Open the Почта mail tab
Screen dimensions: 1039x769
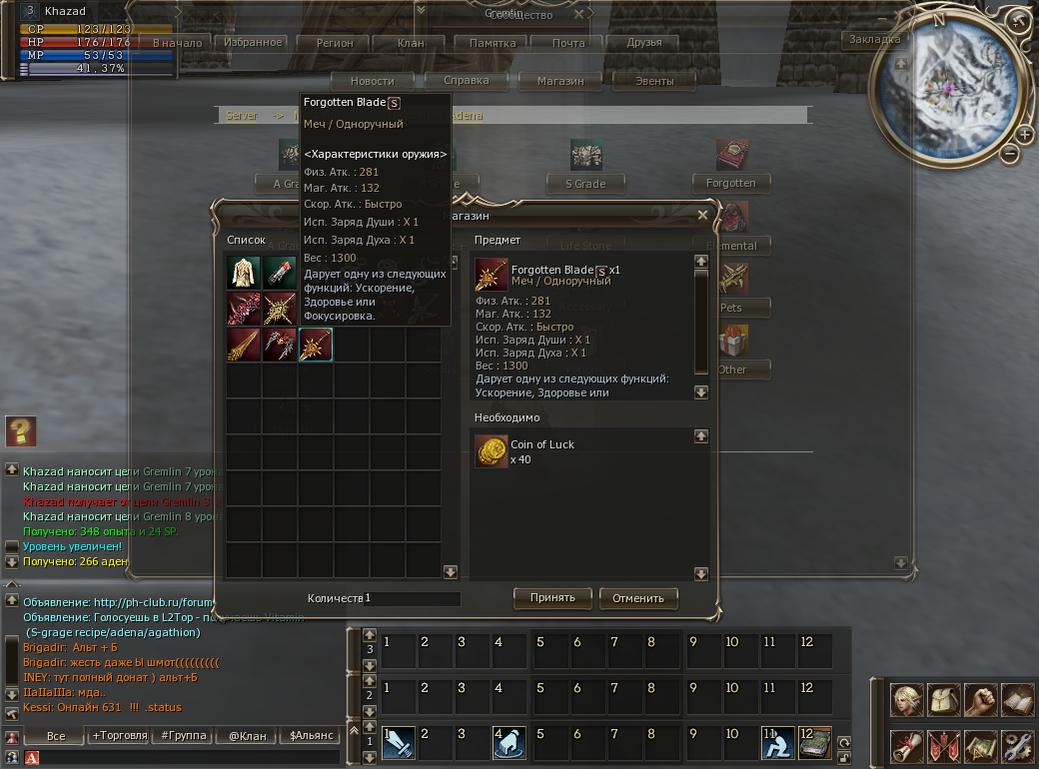pyautogui.click(x=568, y=43)
